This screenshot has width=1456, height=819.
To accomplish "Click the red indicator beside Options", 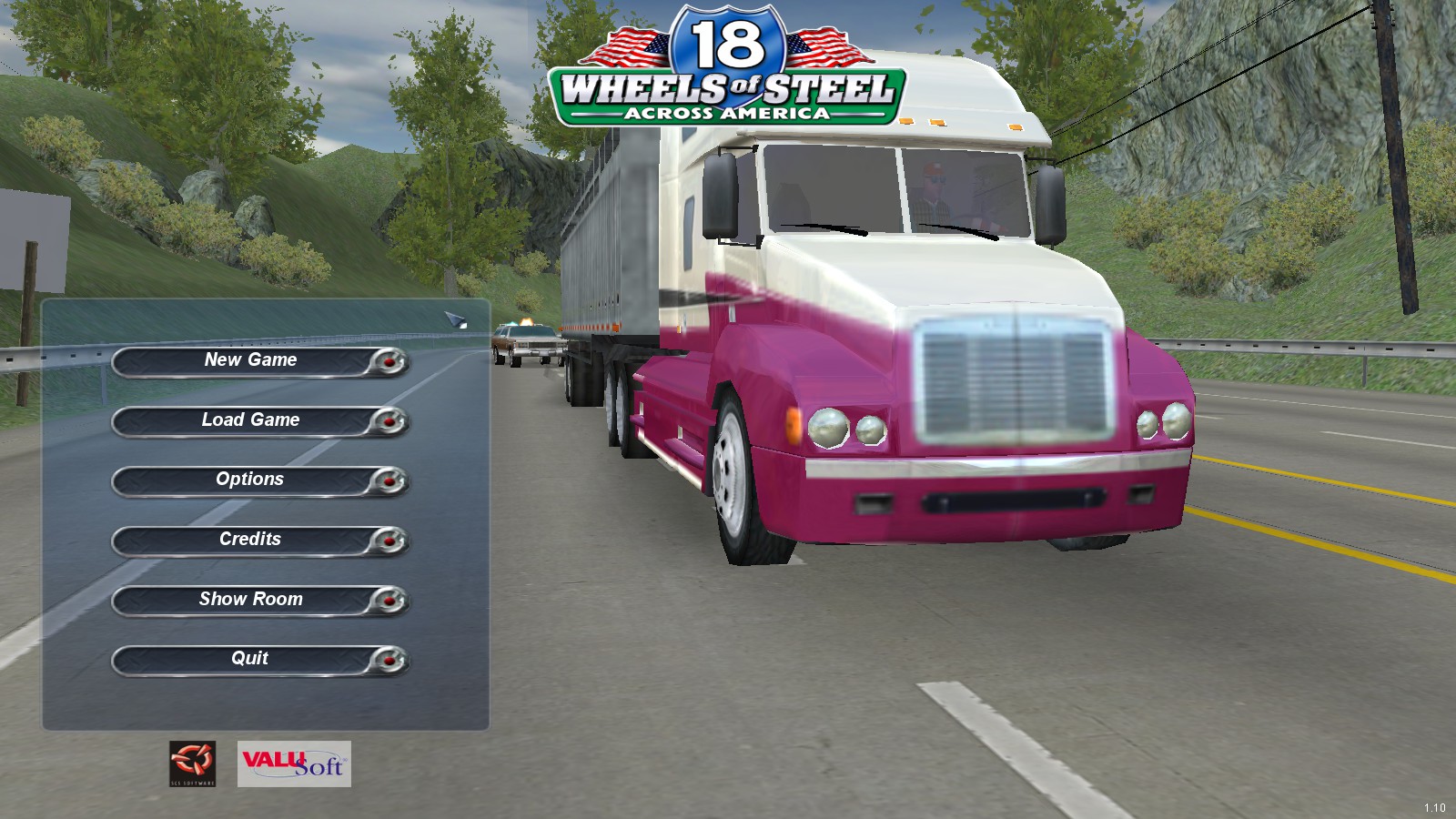I will [x=389, y=481].
